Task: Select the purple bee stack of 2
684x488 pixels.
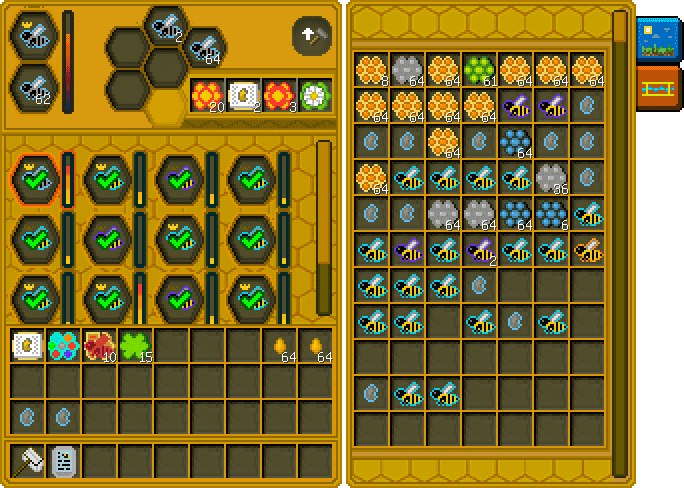Action: 479,250
